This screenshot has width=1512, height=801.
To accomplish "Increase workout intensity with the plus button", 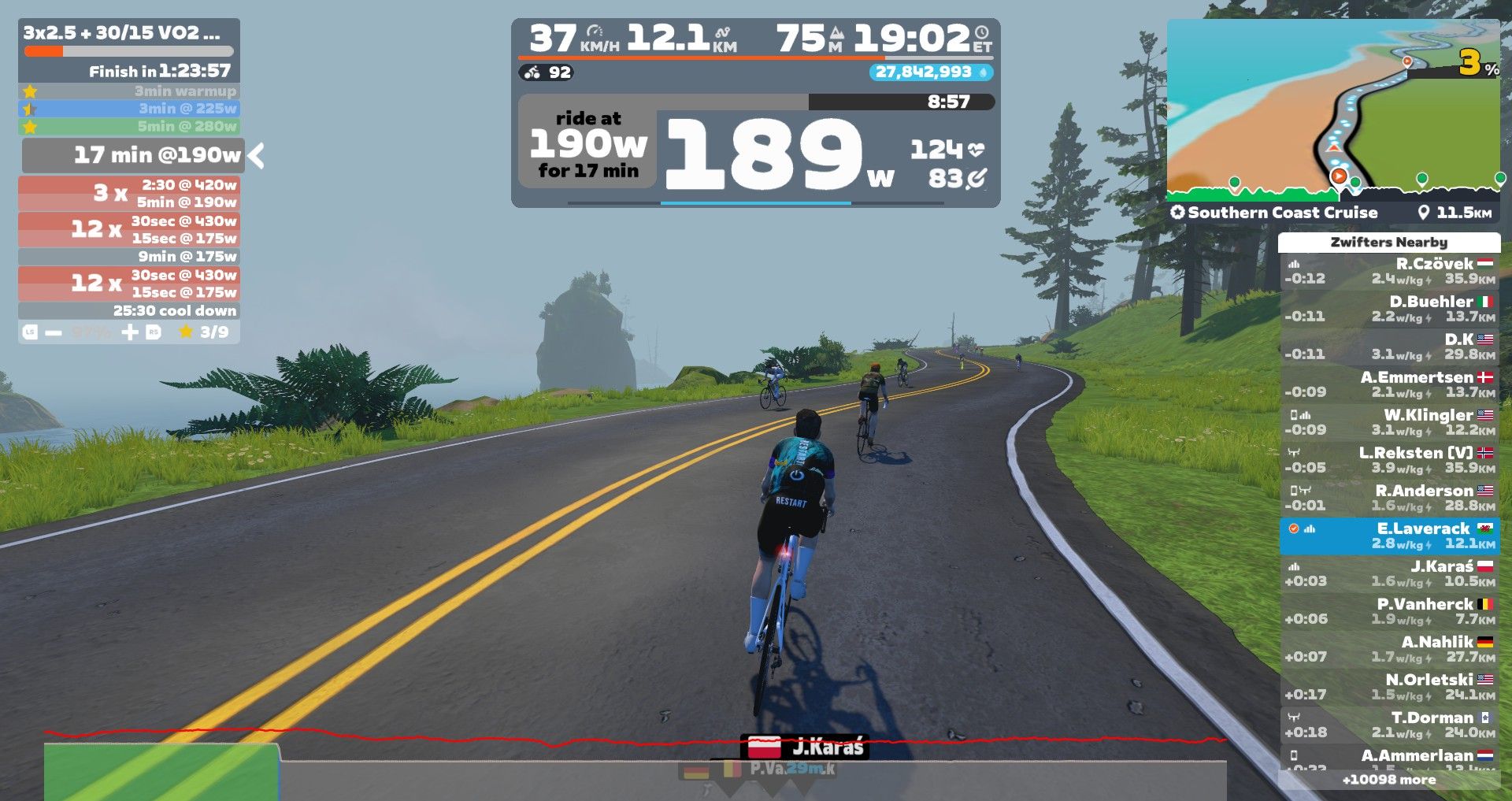I will (130, 332).
